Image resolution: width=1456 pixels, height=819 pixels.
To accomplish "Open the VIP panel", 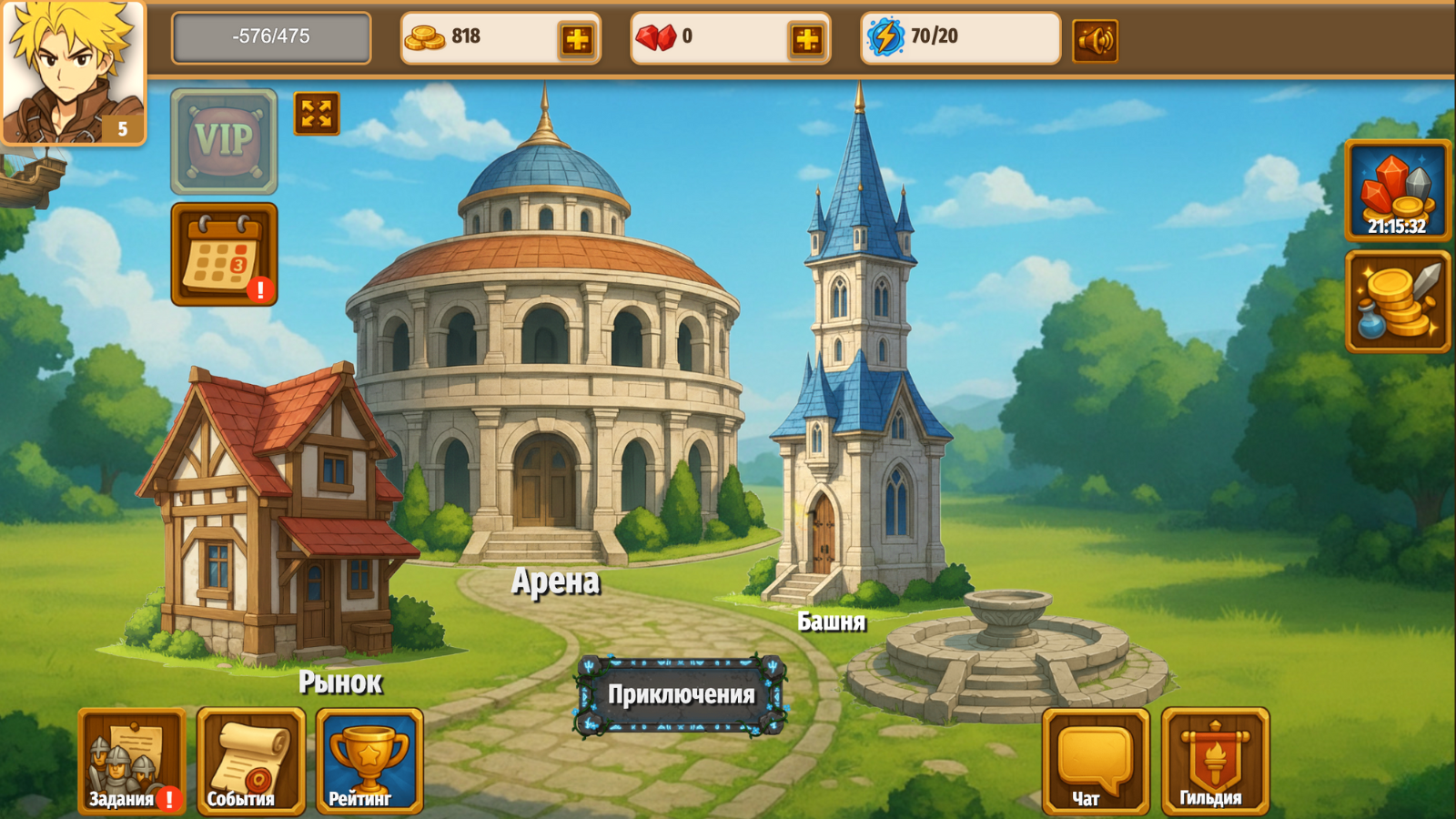I will pos(224,142).
